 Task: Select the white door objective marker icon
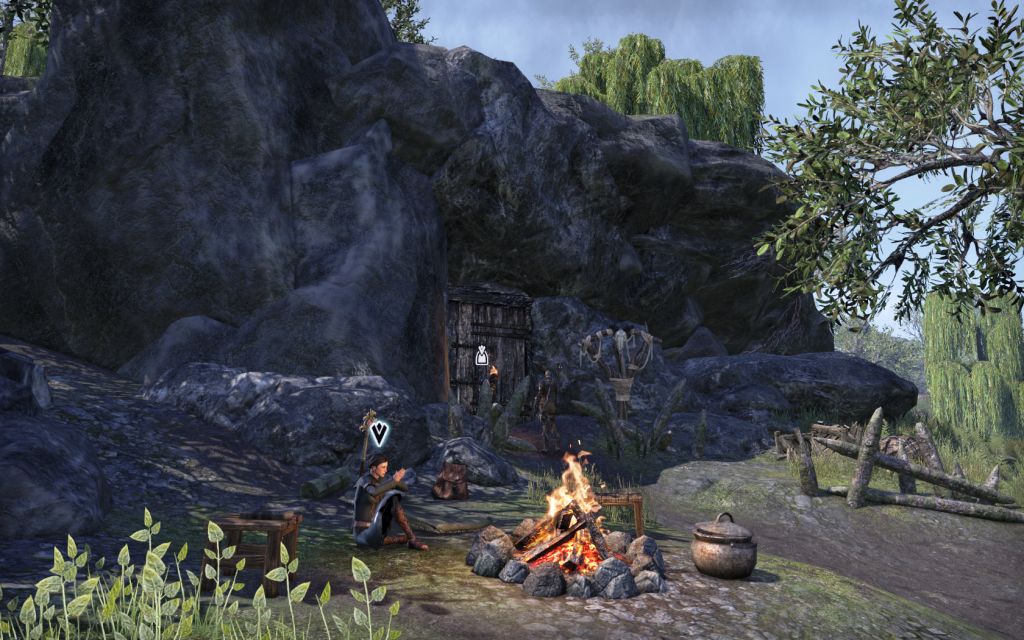[482, 355]
